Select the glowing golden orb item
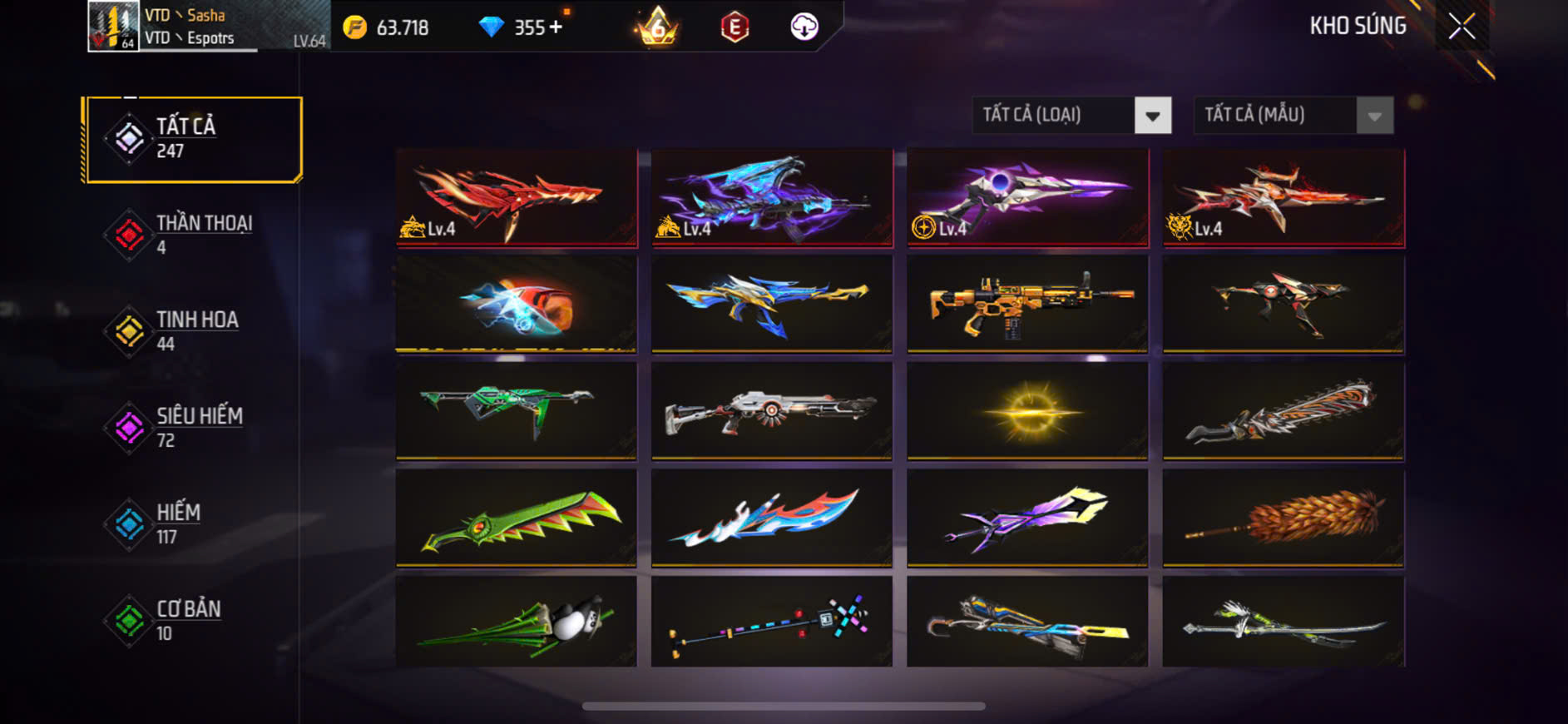The width and height of the screenshot is (1568, 724). coord(1027,411)
